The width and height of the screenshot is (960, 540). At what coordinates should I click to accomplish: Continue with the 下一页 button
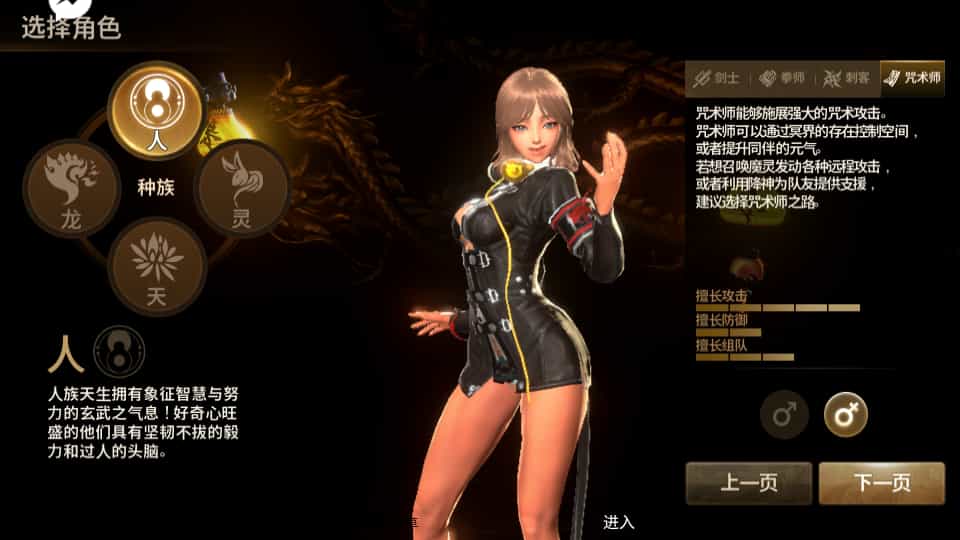[x=881, y=483]
